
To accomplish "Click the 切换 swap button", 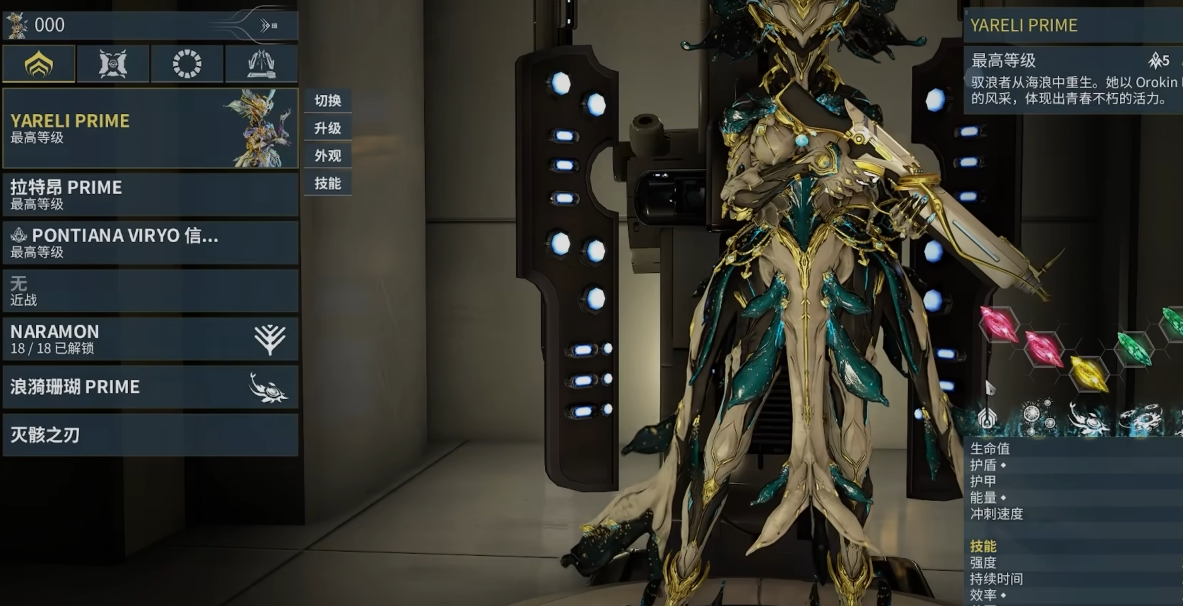I will pyautogui.click(x=328, y=101).
